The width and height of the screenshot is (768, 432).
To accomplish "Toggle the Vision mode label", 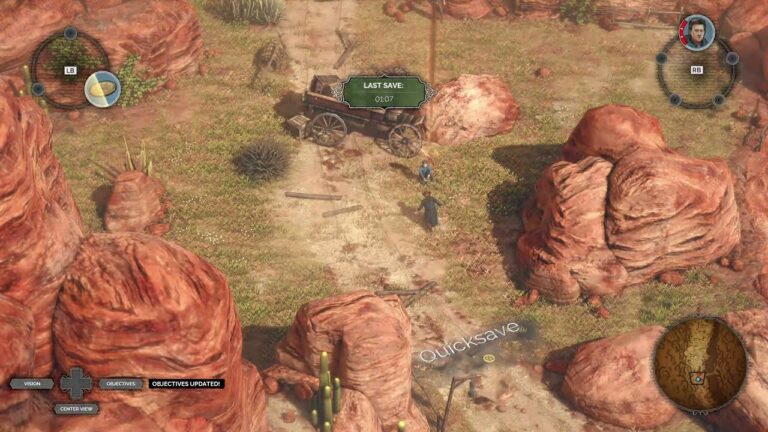I will 32,383.
